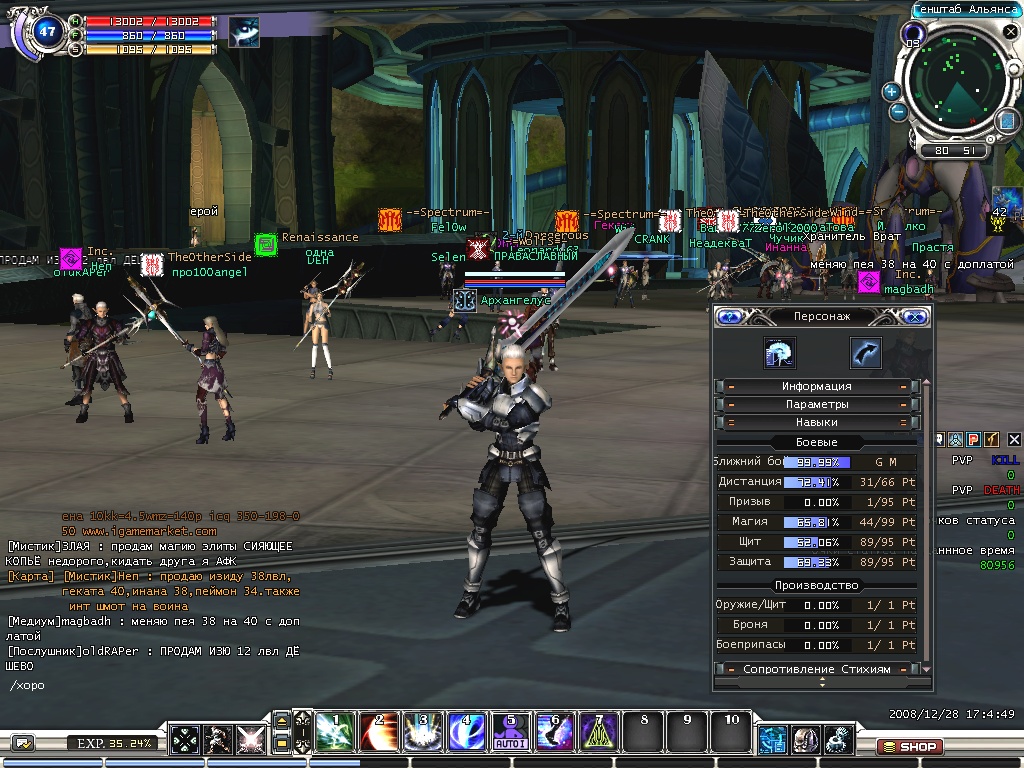Open the world map from minimap's blue icon

pyautogui.click(x=1006, y=121)
